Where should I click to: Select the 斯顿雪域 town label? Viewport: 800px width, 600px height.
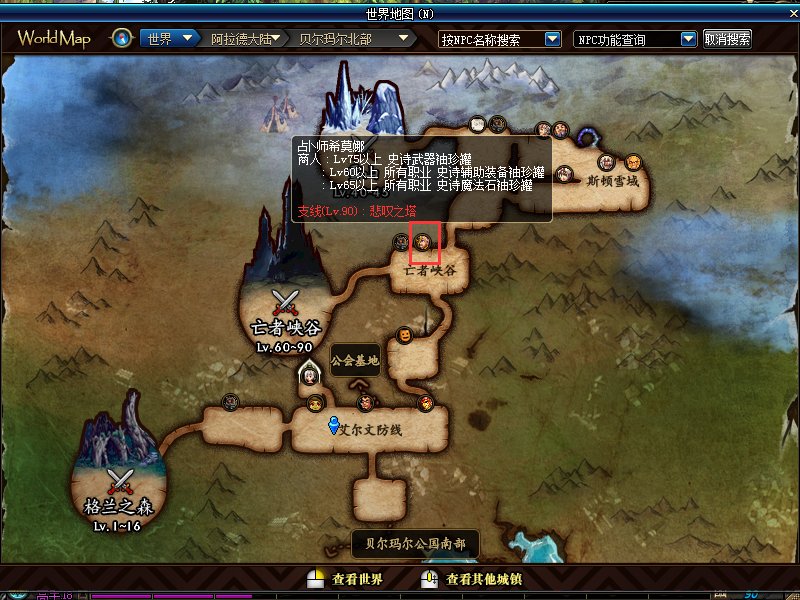point(613,182)
